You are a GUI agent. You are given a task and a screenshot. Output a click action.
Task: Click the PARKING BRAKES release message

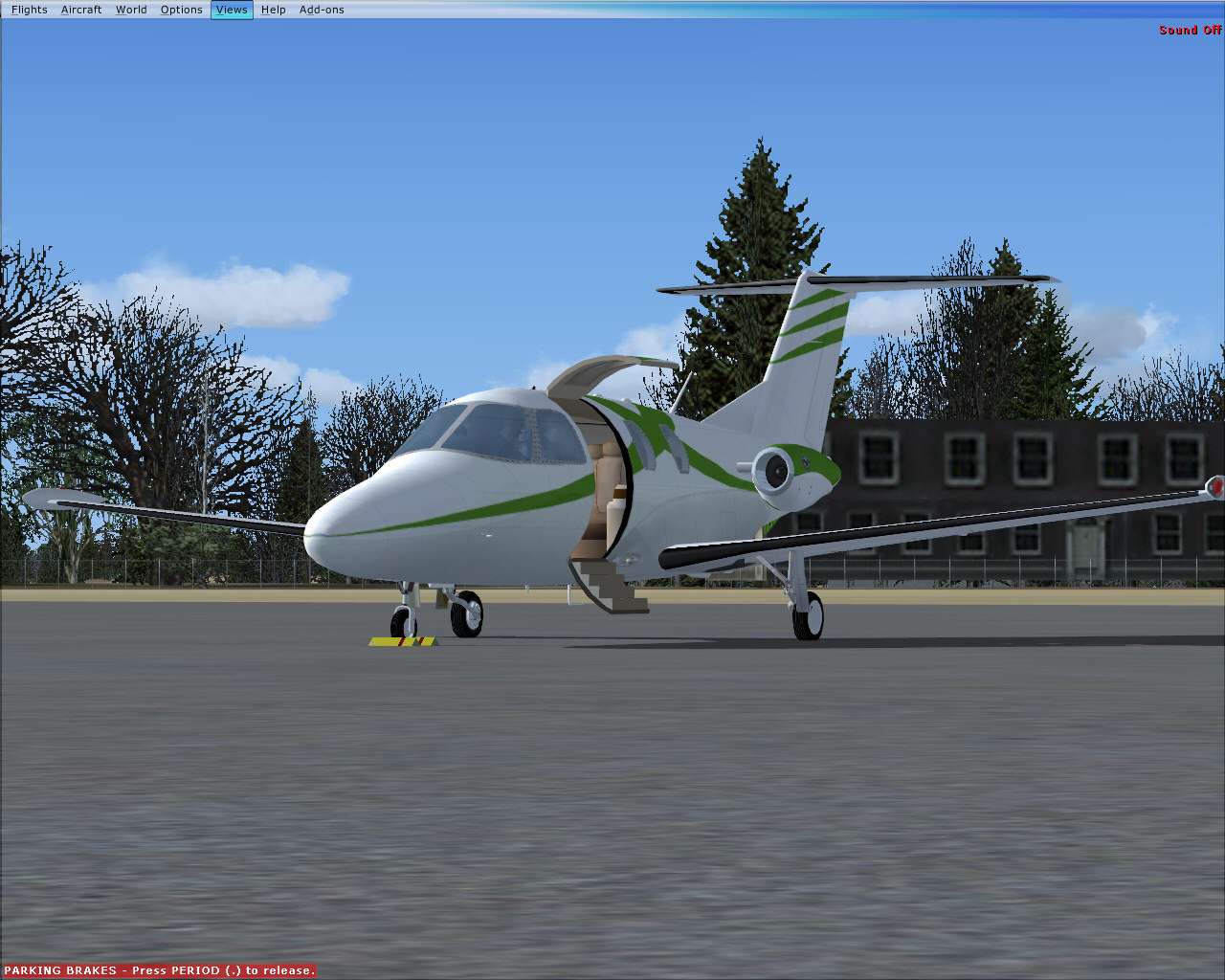[158, 969]
